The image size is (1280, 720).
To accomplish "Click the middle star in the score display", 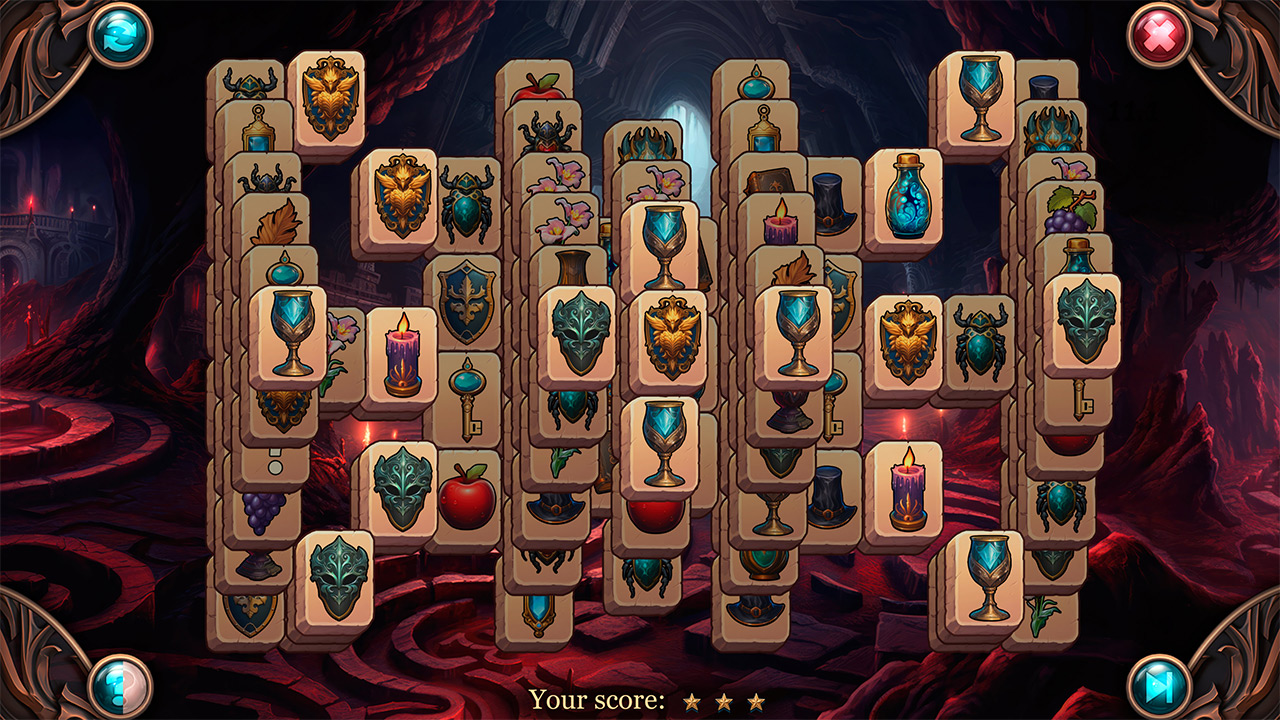I will 722,701.
